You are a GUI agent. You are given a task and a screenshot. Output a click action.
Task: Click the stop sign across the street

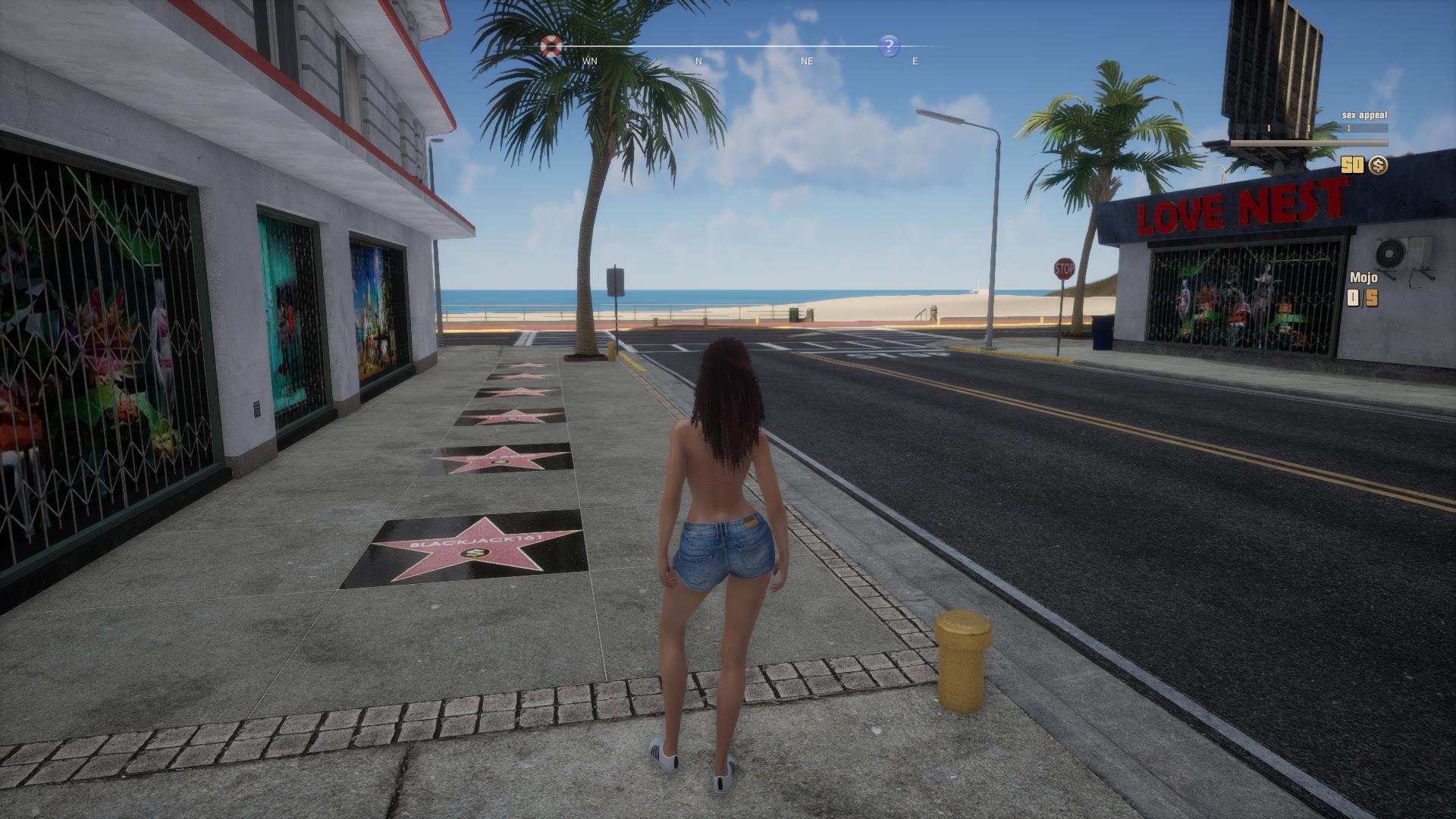(1064, 268)
